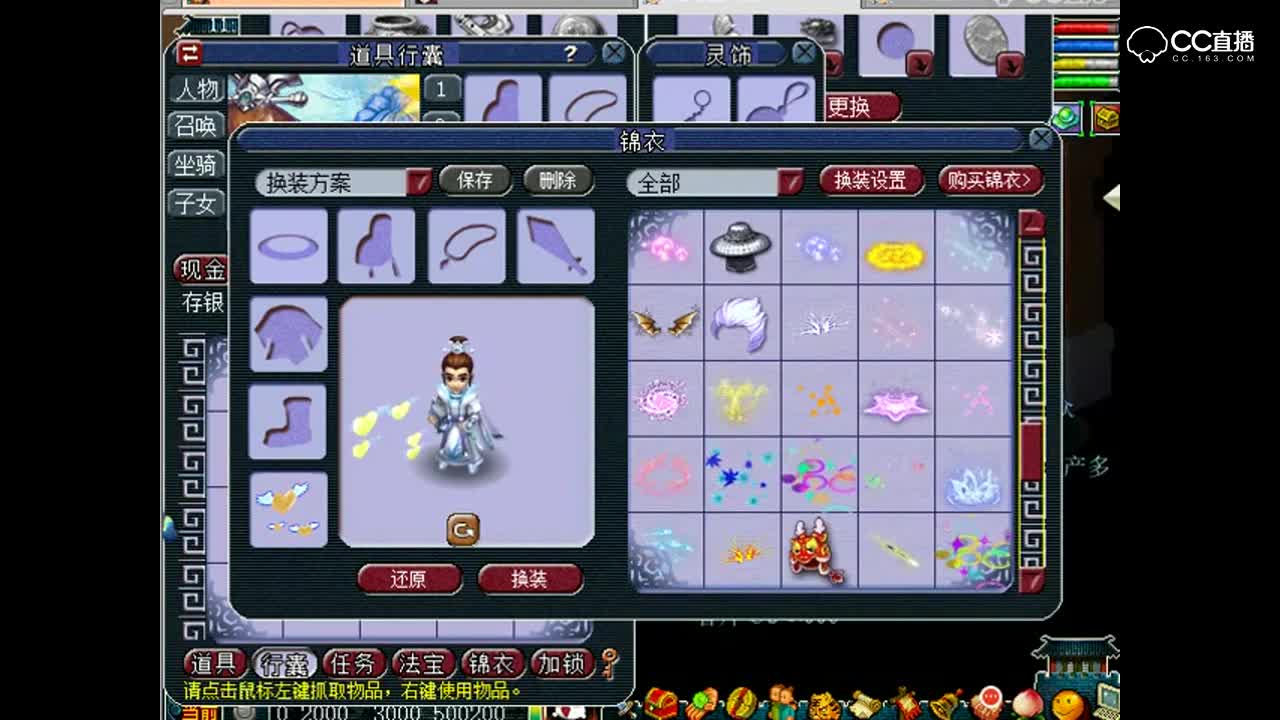The image size is (1280, 720).
Task: Select the necklace equipment slot
Action: (x=466, y=246)
